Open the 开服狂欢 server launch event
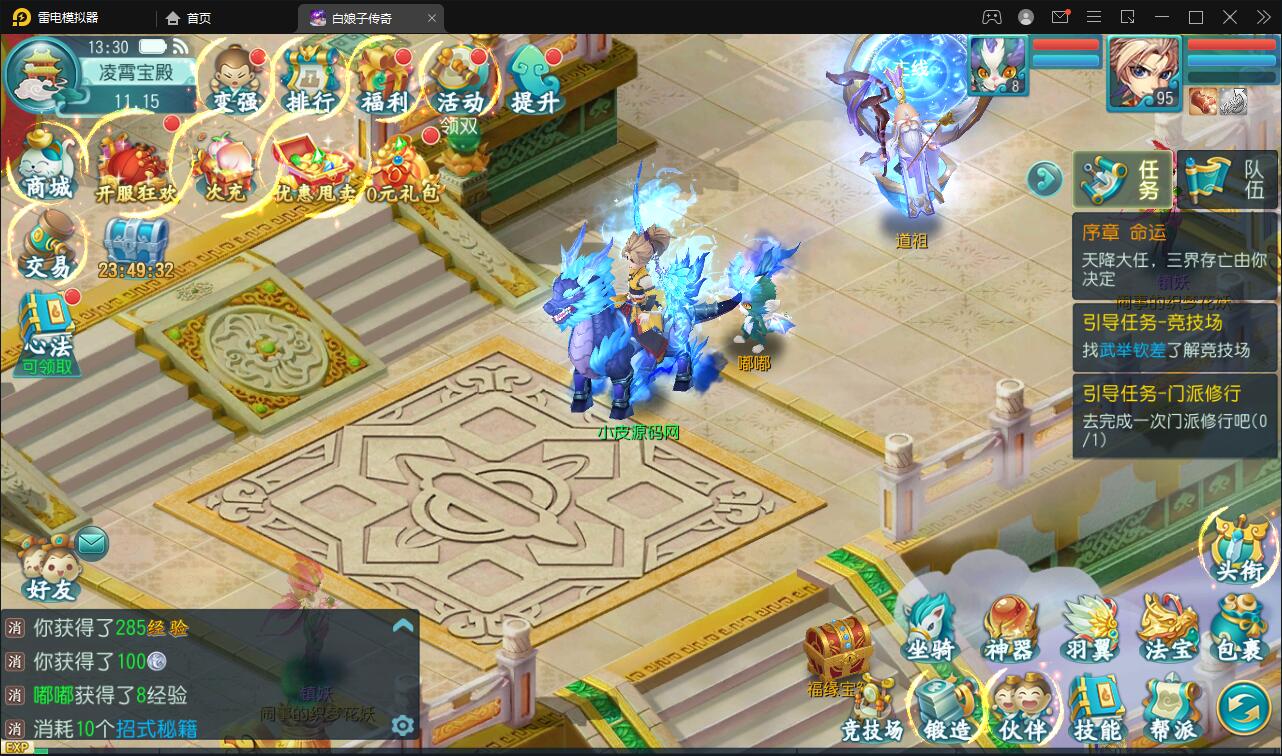This screenshot has height=756, width=1282. (x=135, y=166)
